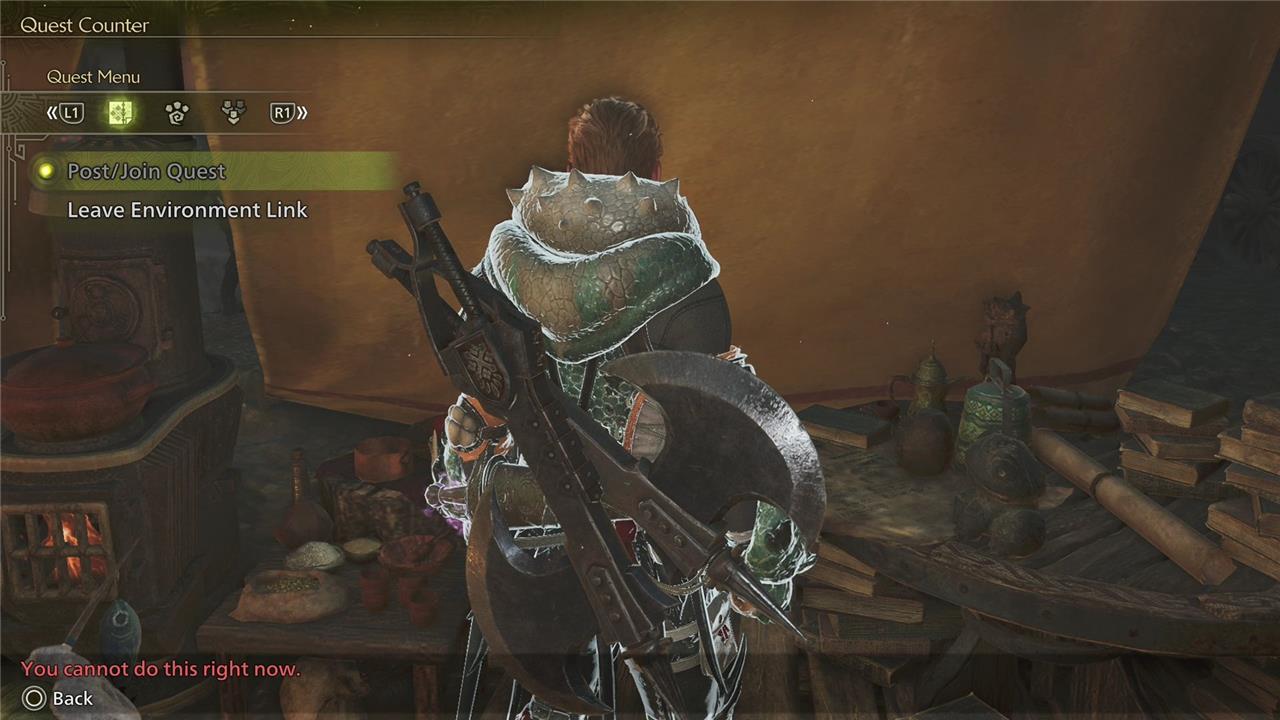Switch to the three-shields tab
Screen dimensions: 1280x720
point(233,113)
